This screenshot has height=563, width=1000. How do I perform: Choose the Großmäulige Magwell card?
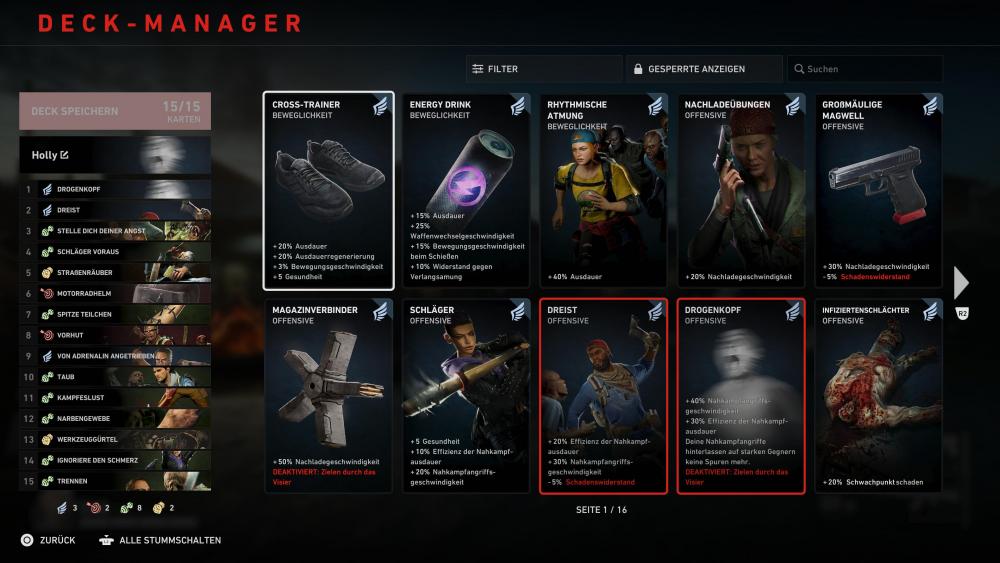[x=878, y=191]
